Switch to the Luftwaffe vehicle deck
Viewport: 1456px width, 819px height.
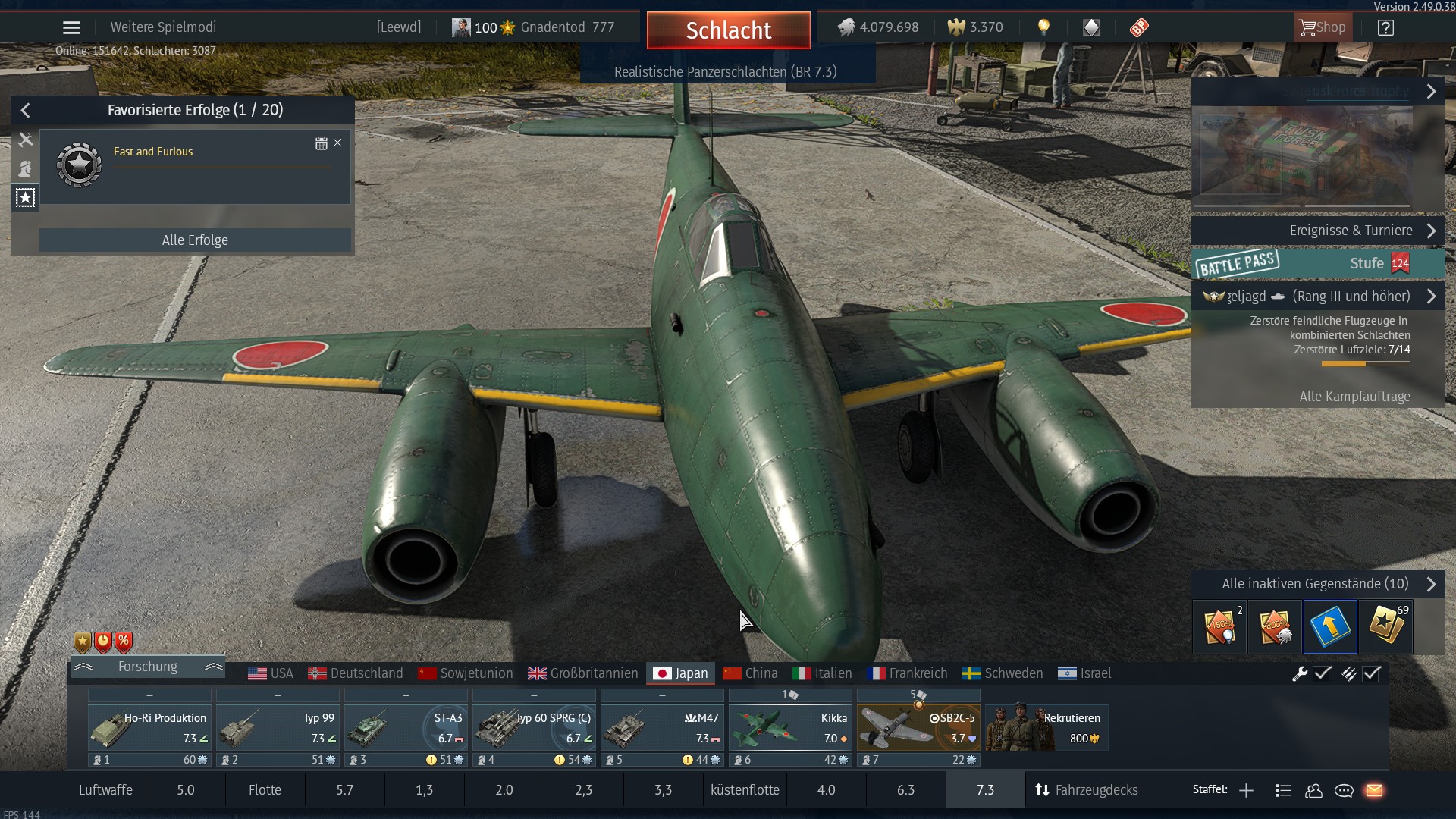tap(105, 790)
